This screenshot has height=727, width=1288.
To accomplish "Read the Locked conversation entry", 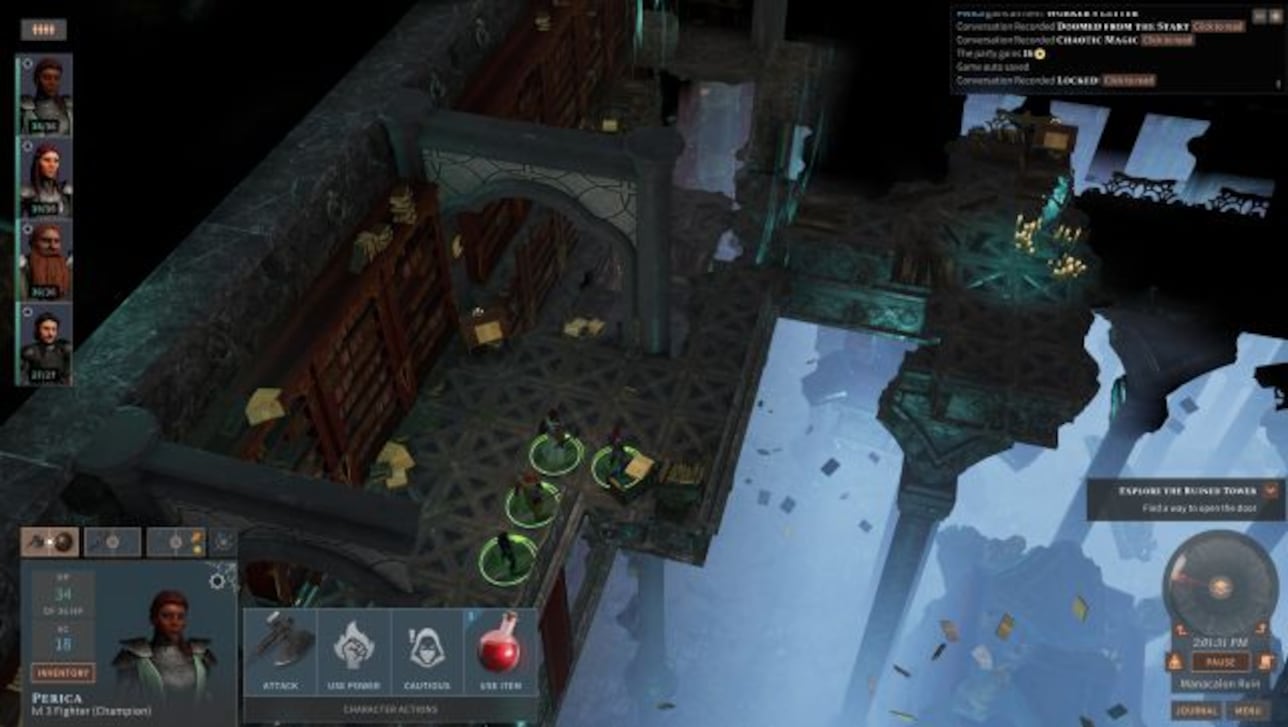I will (x=1130, y=80).
